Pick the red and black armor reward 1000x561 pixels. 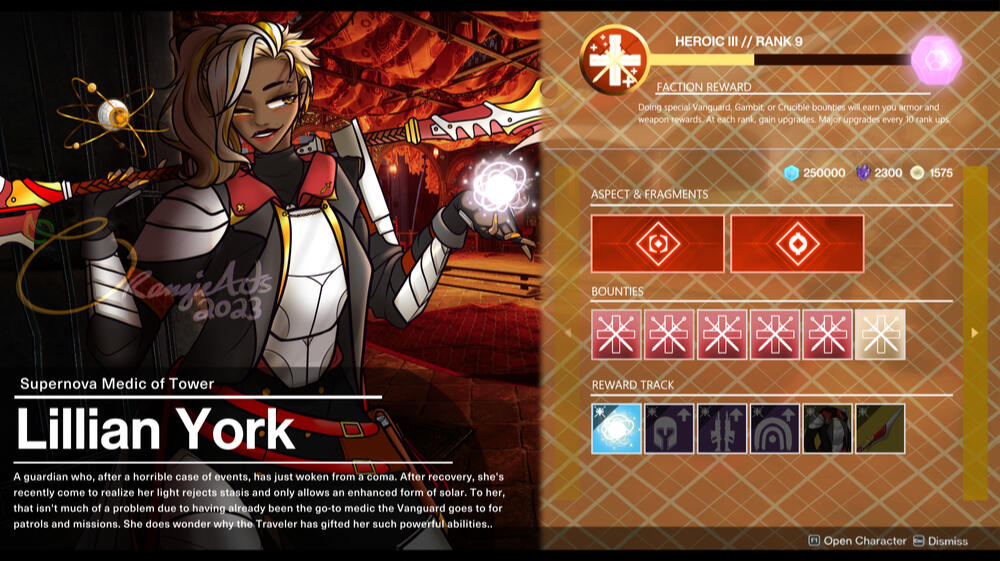tap(828, 428)
